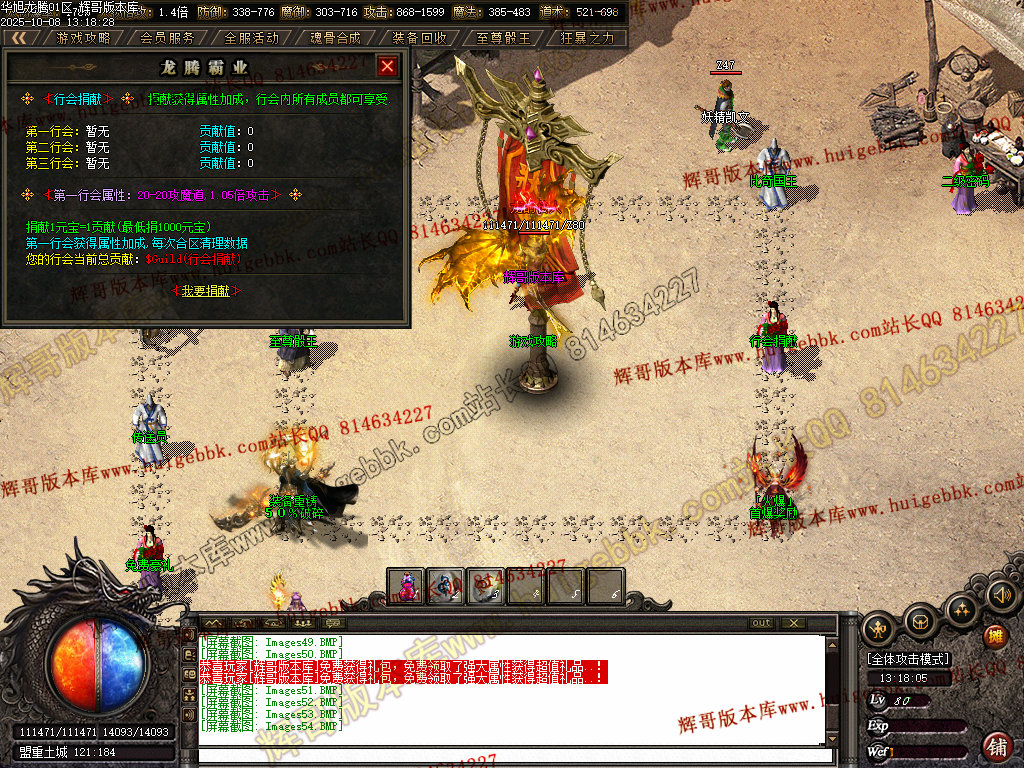The width and height of the screenshot is (1024, 768).
Task: Use the item in the first hotbar slot
Action: 407,586
